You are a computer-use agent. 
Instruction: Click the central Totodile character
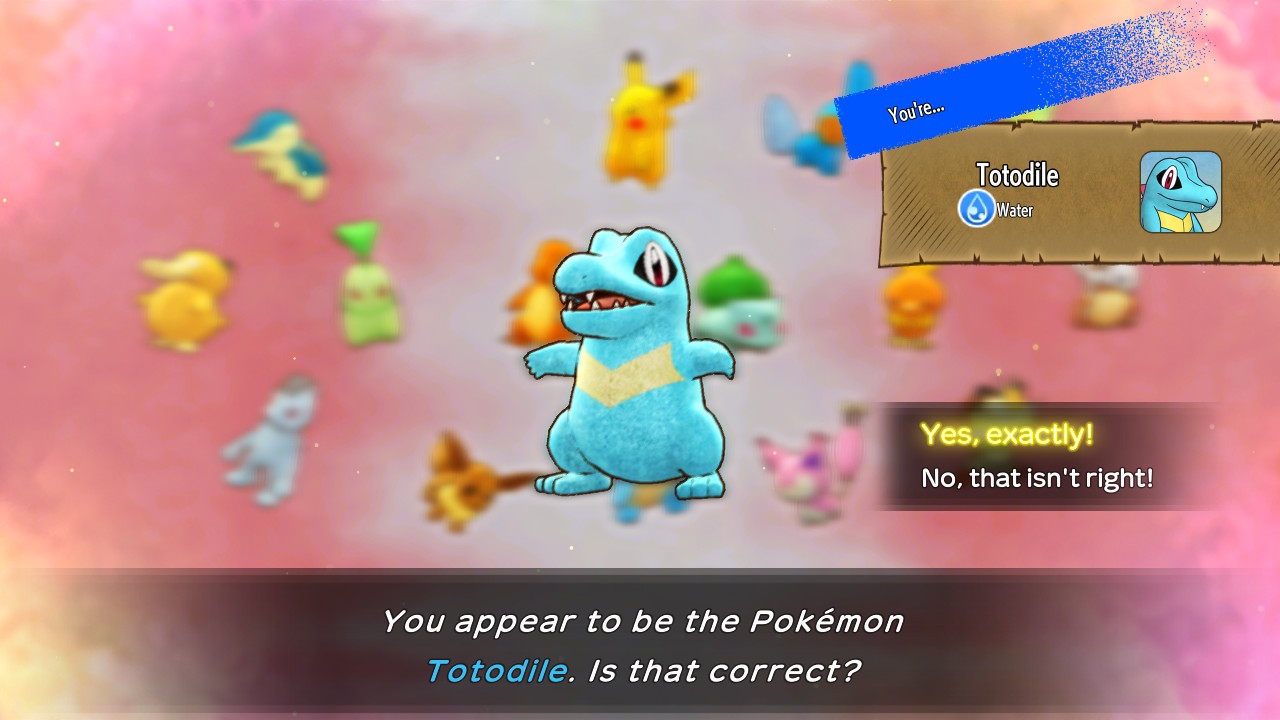[x=620, y=370]
